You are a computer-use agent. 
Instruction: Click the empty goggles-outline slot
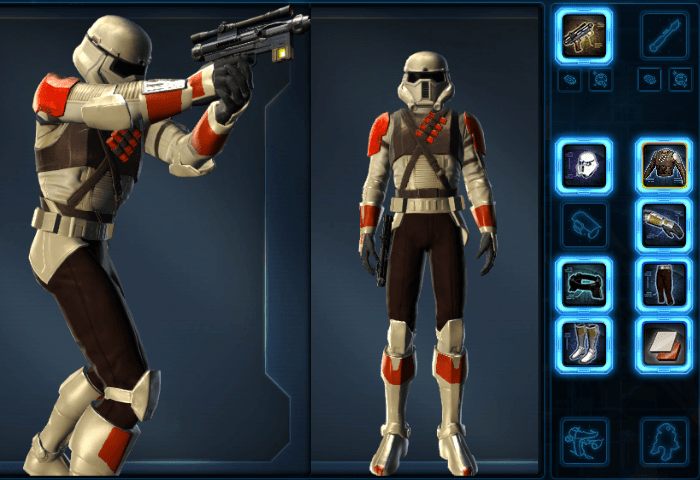coord(584,226)
